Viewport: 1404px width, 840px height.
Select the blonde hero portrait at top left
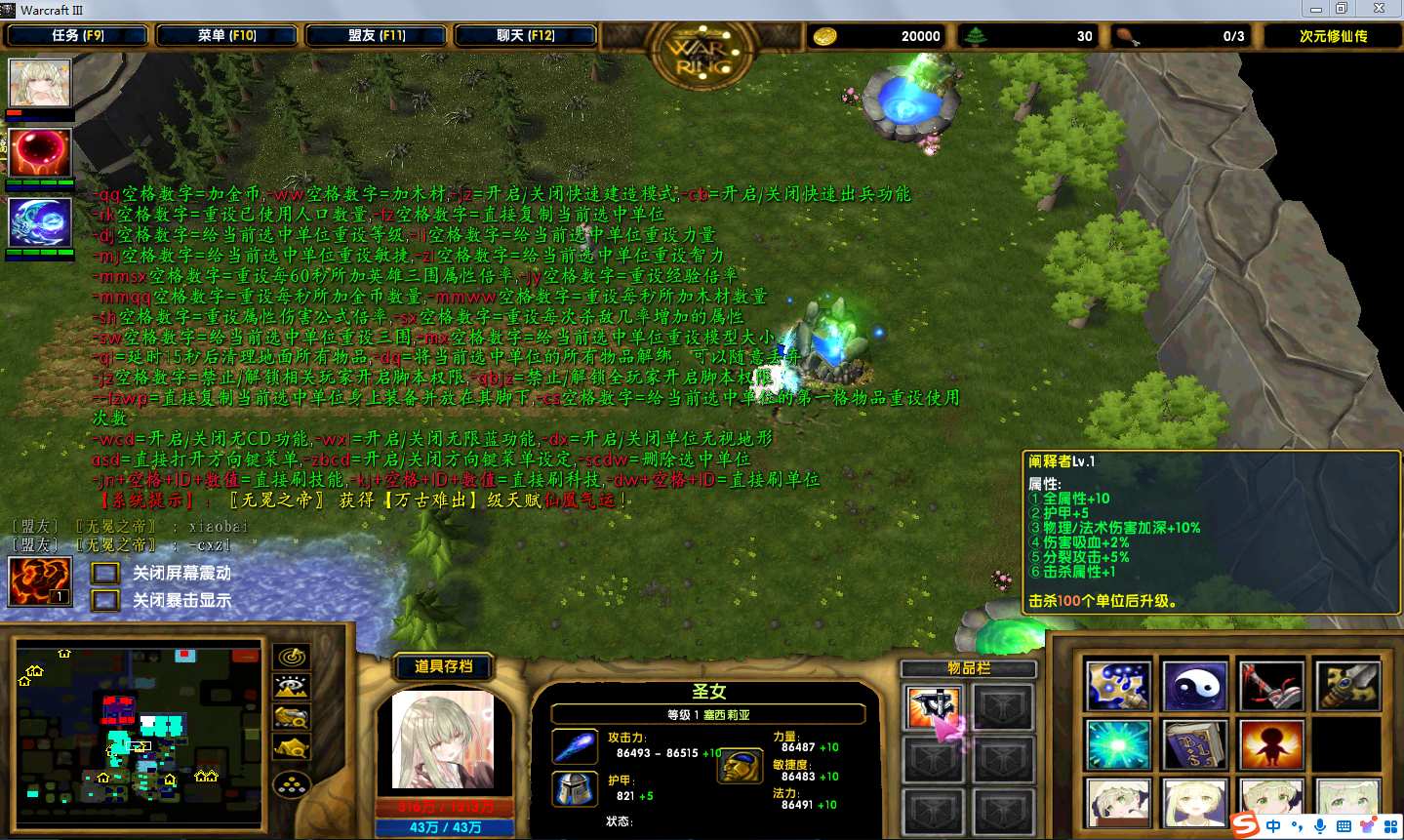coord(40,83)
